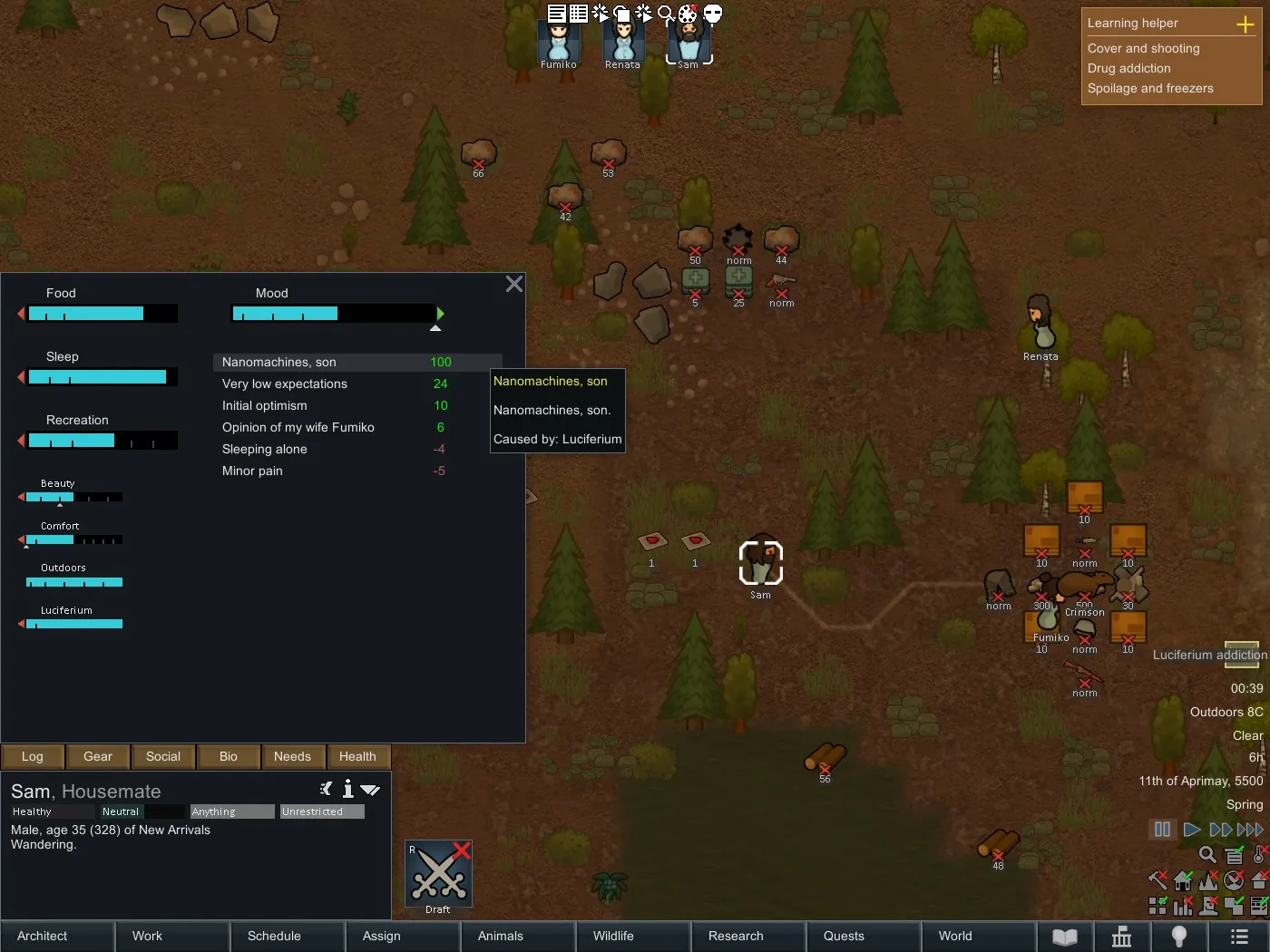Open the Research menu
The height and width of the screenshot is (952, 1270).
click(748, 936)
